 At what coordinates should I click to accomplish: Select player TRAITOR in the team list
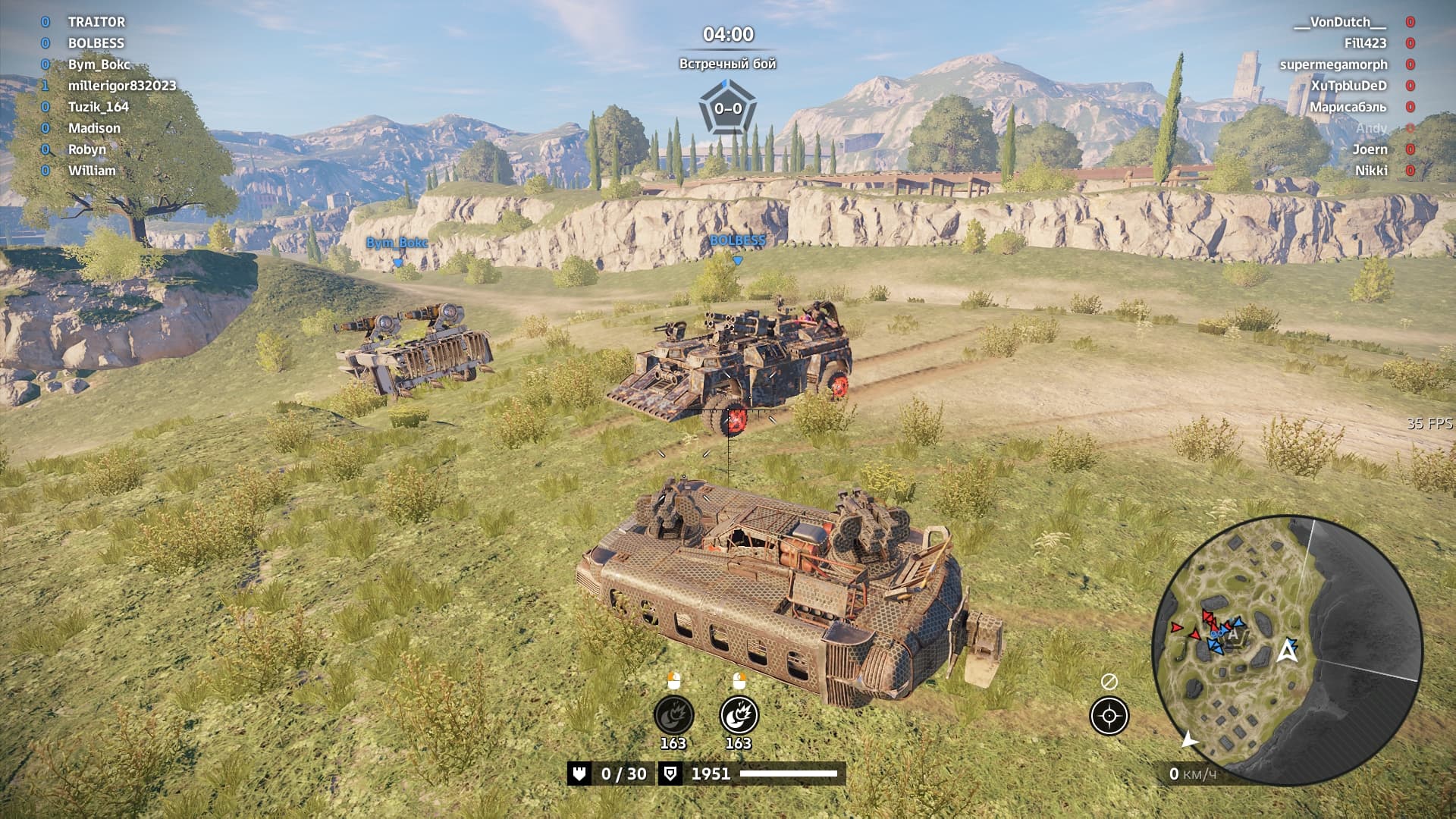pos(96,22)
